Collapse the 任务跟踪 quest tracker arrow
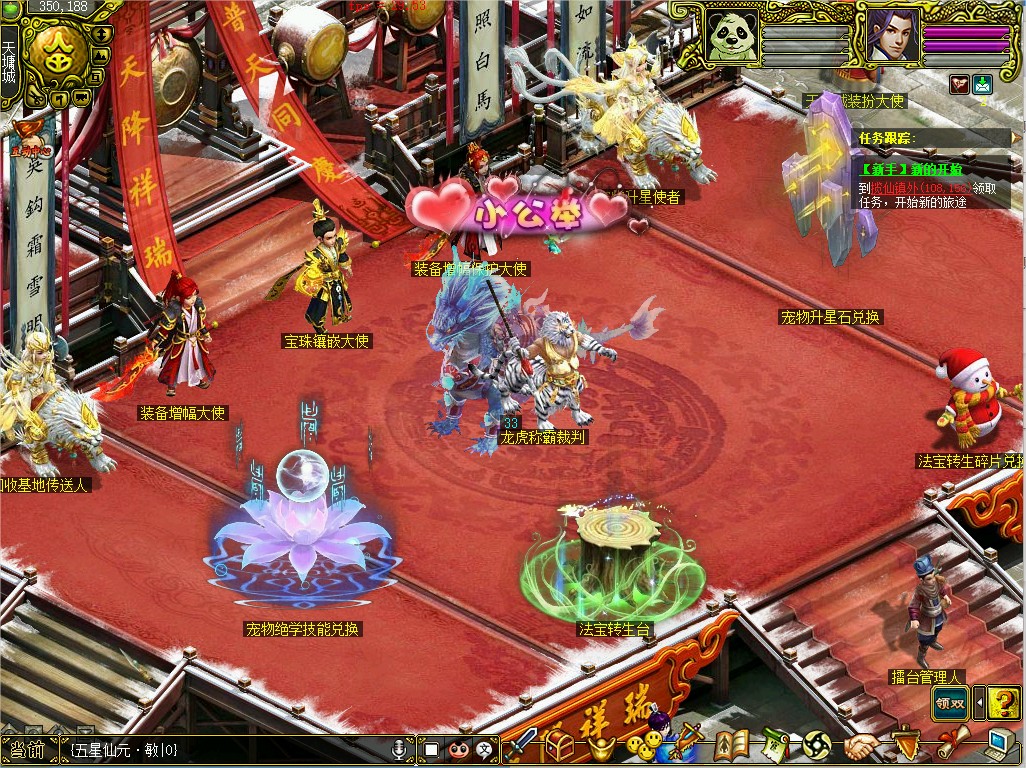This screenshot has width=1026, height=768. pyautogui.click(x=1017, y=137)
